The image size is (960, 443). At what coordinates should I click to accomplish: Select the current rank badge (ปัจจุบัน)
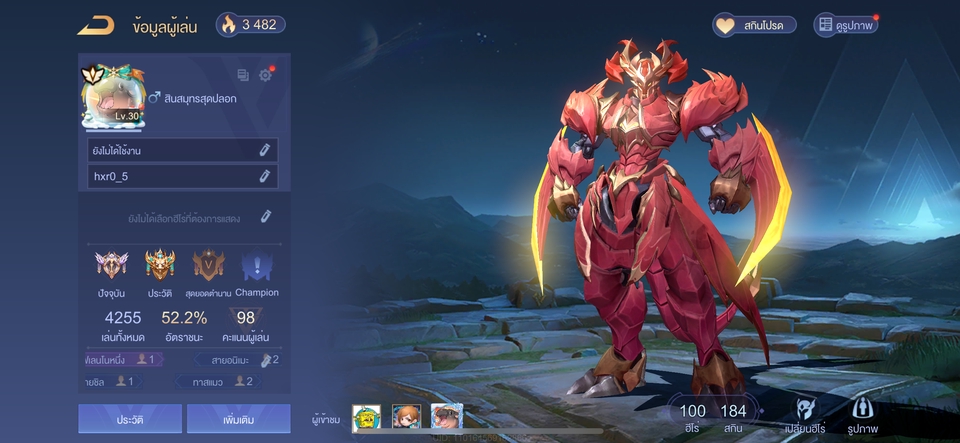coord(112,266)
